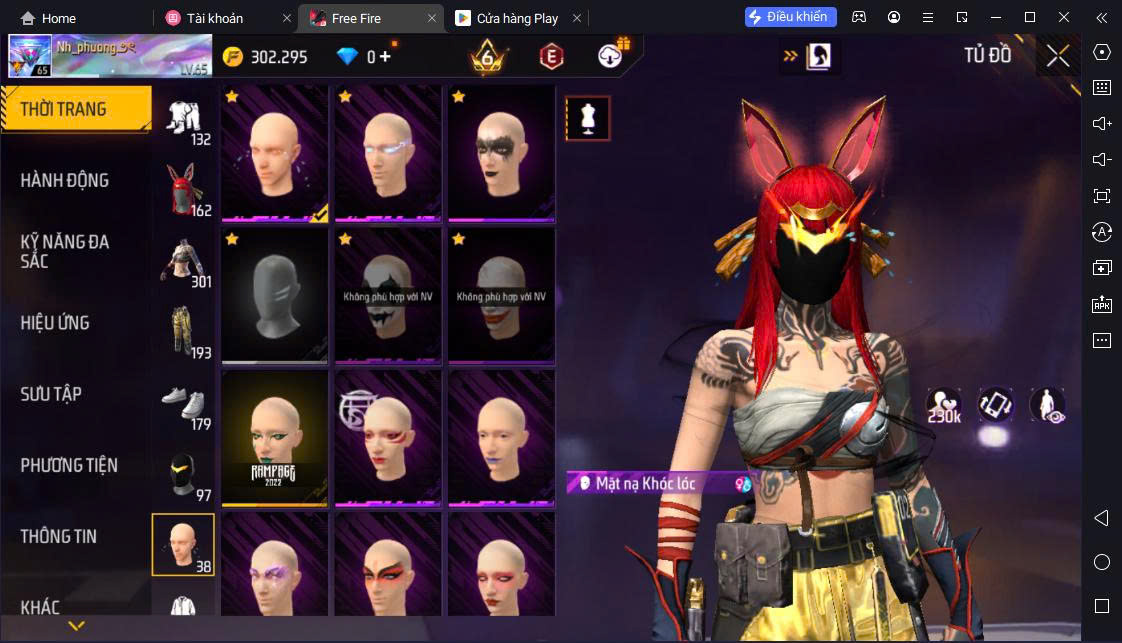Open the HIỆU ỨNG section
Image resolution: width=1122 pixels, height=643 pixels.
55,323
